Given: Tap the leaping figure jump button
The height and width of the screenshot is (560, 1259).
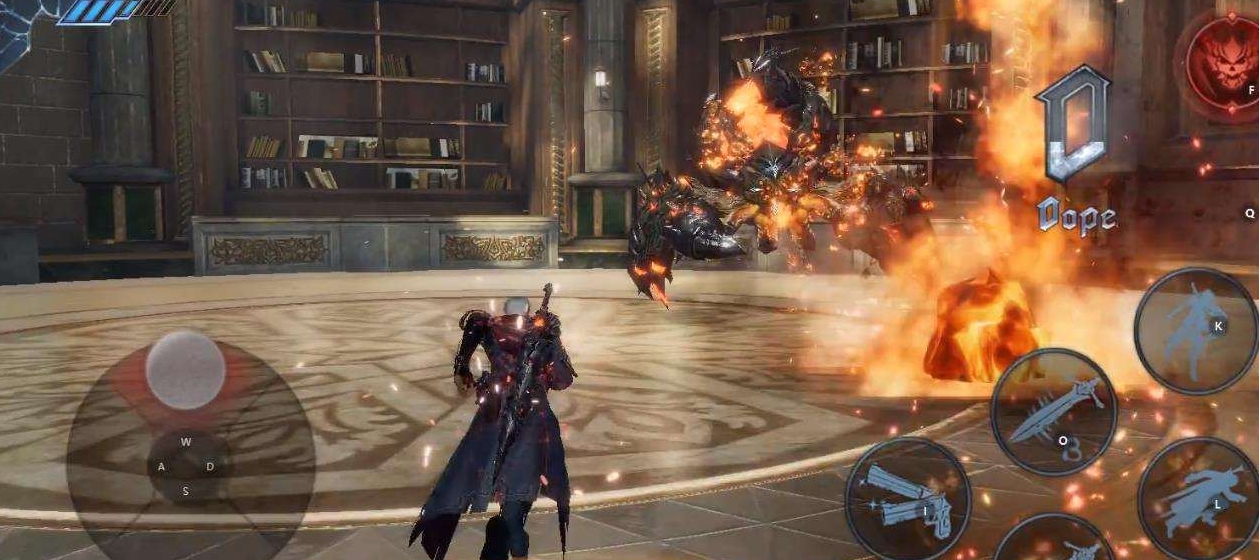Looking at the screenshot, I should tap(1196, 330).
